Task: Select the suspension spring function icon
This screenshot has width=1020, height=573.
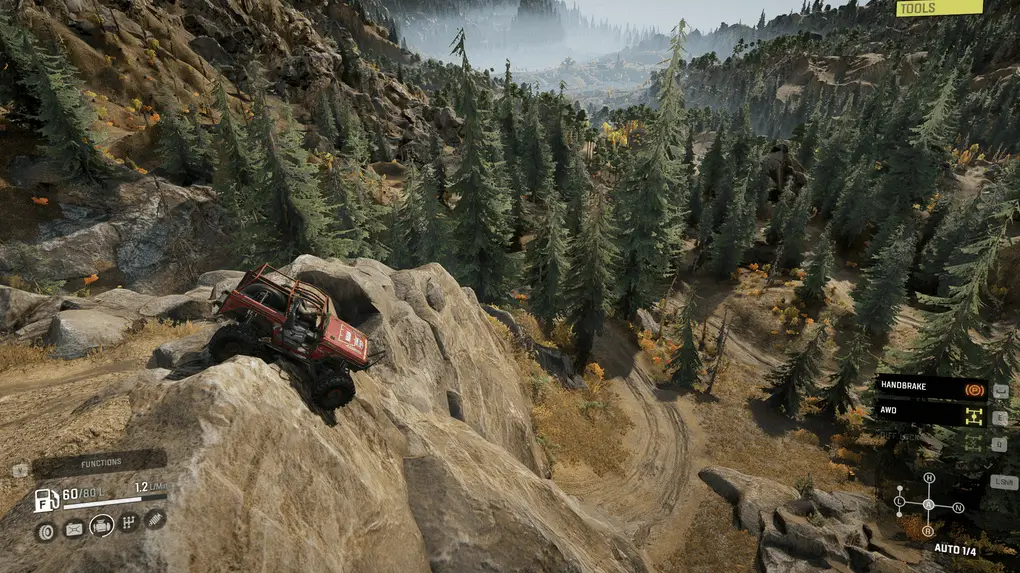Action: click(154, 518)
